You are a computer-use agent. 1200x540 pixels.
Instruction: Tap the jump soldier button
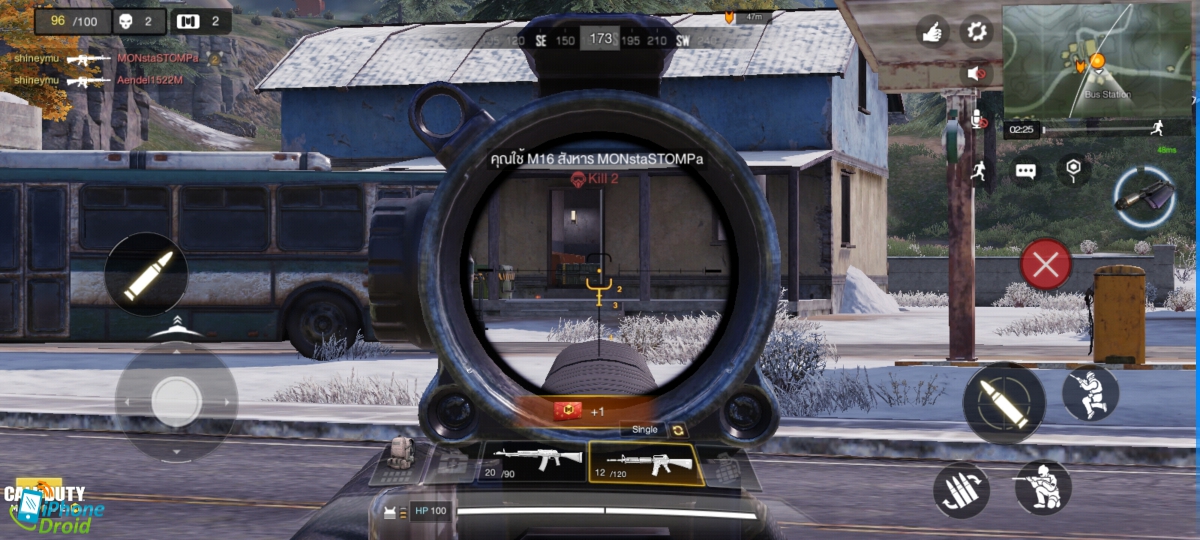(1089, 392)
